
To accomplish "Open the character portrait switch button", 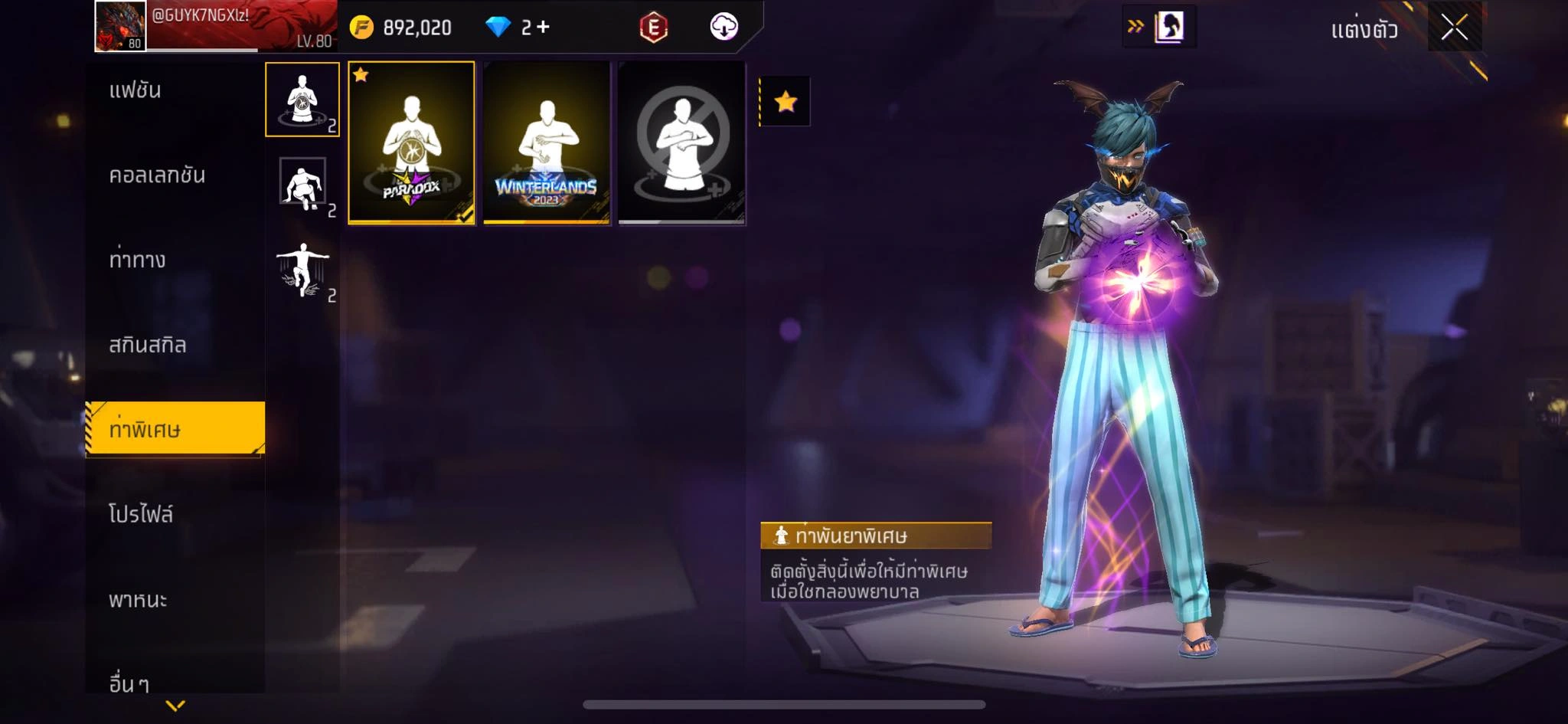I will tap(1168, 27).
